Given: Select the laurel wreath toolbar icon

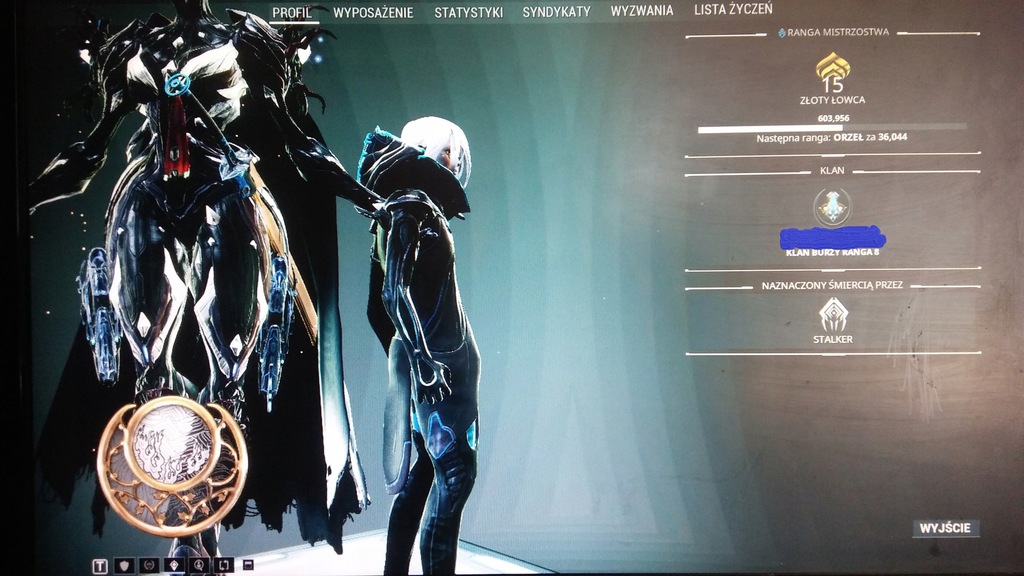Looking at the screenshot, I should click(149, 566).
